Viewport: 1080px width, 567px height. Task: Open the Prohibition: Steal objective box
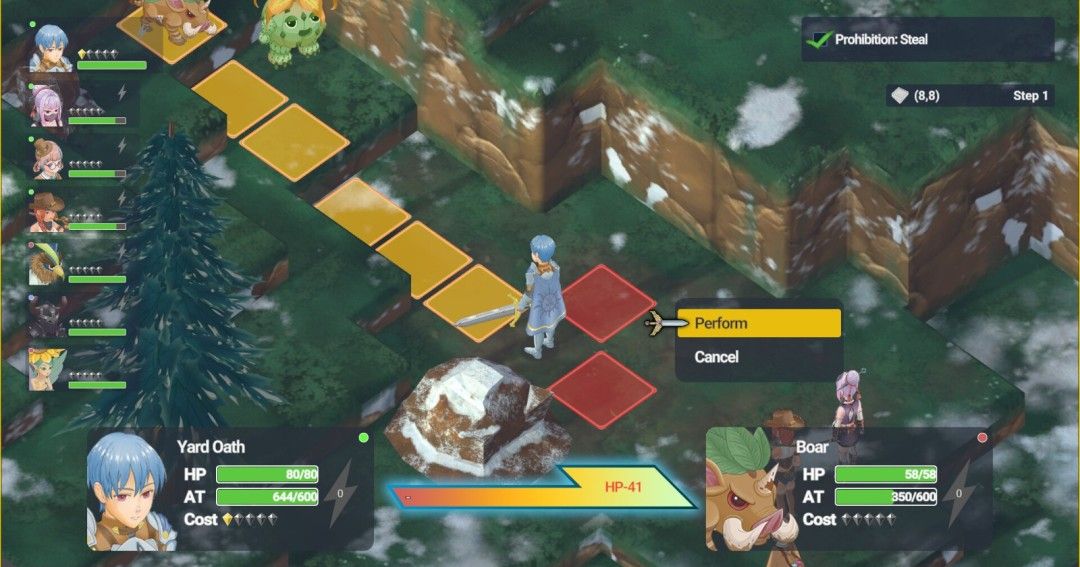(927, 40)
